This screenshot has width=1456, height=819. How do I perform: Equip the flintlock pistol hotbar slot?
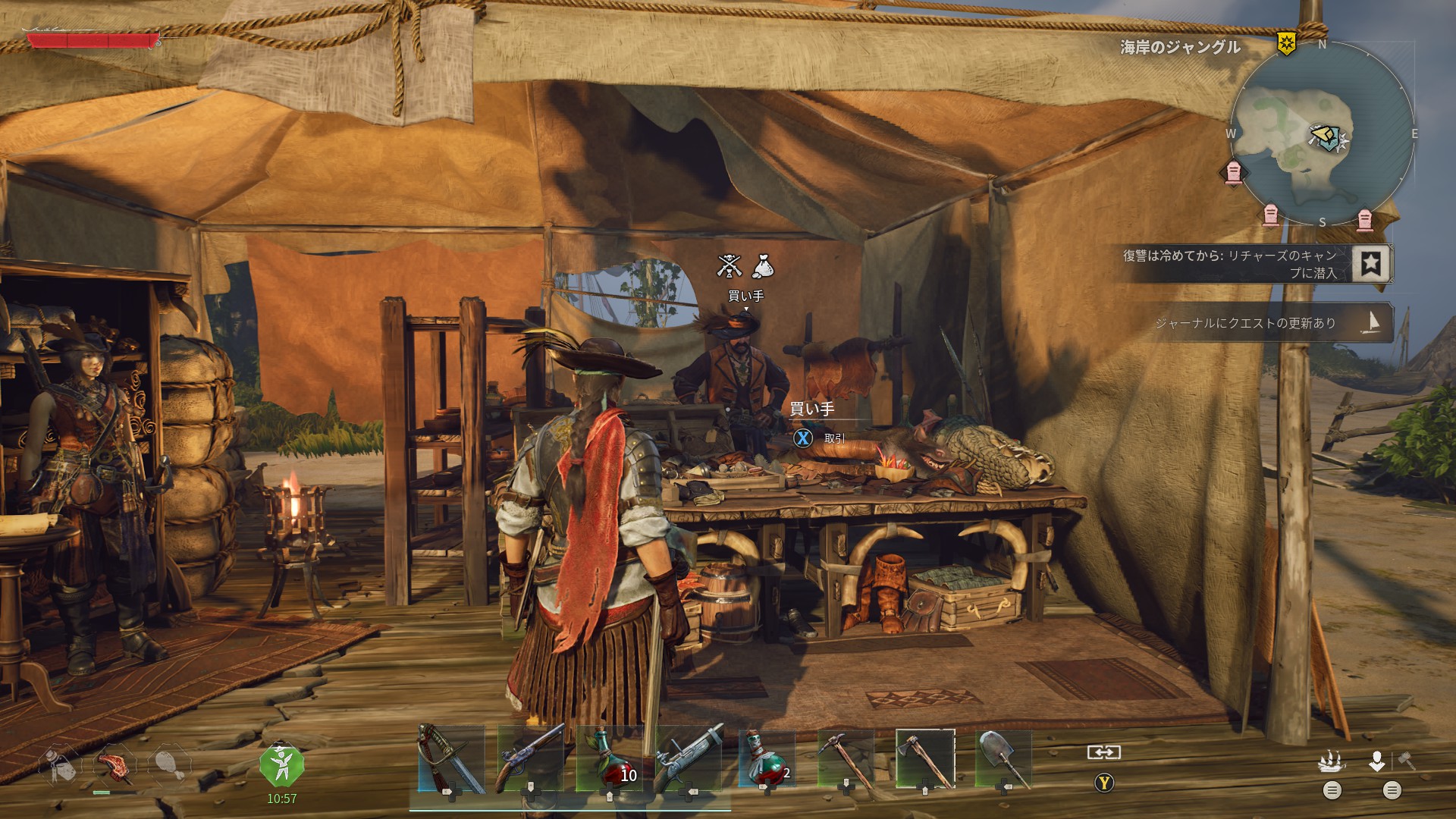(530, 760)
